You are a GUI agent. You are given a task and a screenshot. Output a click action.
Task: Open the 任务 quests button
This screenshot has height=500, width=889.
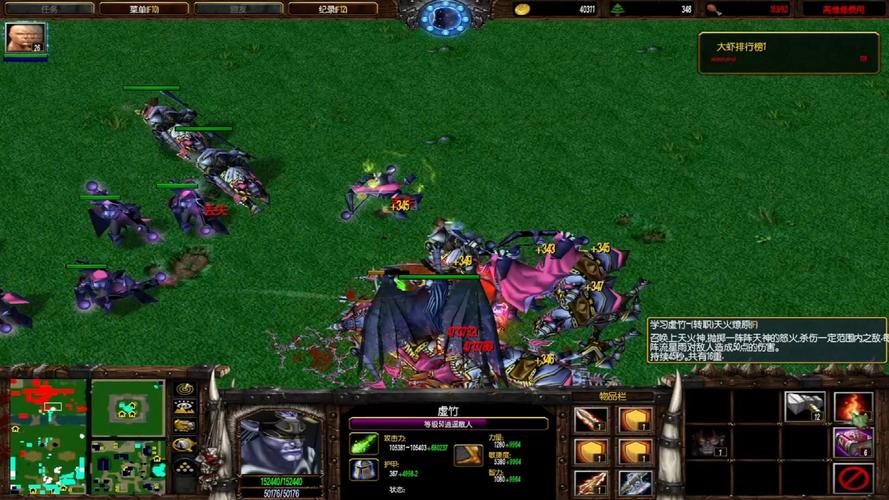49,9
